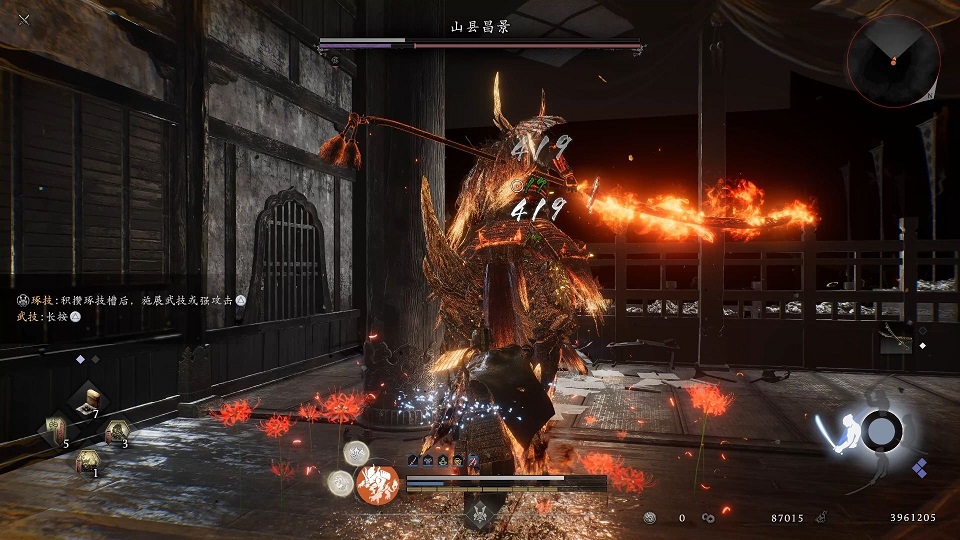Select the upper white spirit skill orb
Screen dimensions: 960x540
pos(356,453)
